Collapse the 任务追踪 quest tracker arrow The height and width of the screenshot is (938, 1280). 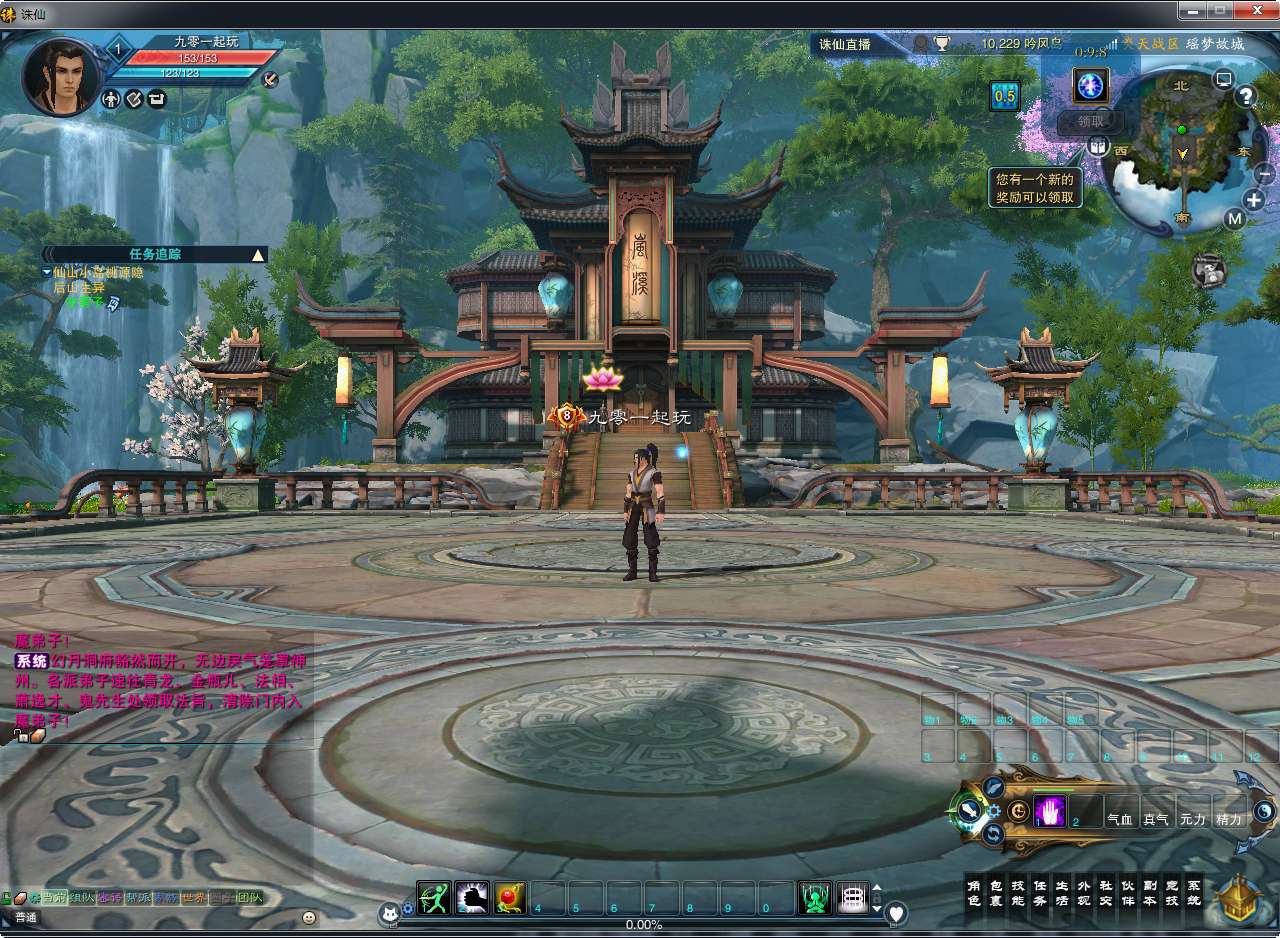258,255
